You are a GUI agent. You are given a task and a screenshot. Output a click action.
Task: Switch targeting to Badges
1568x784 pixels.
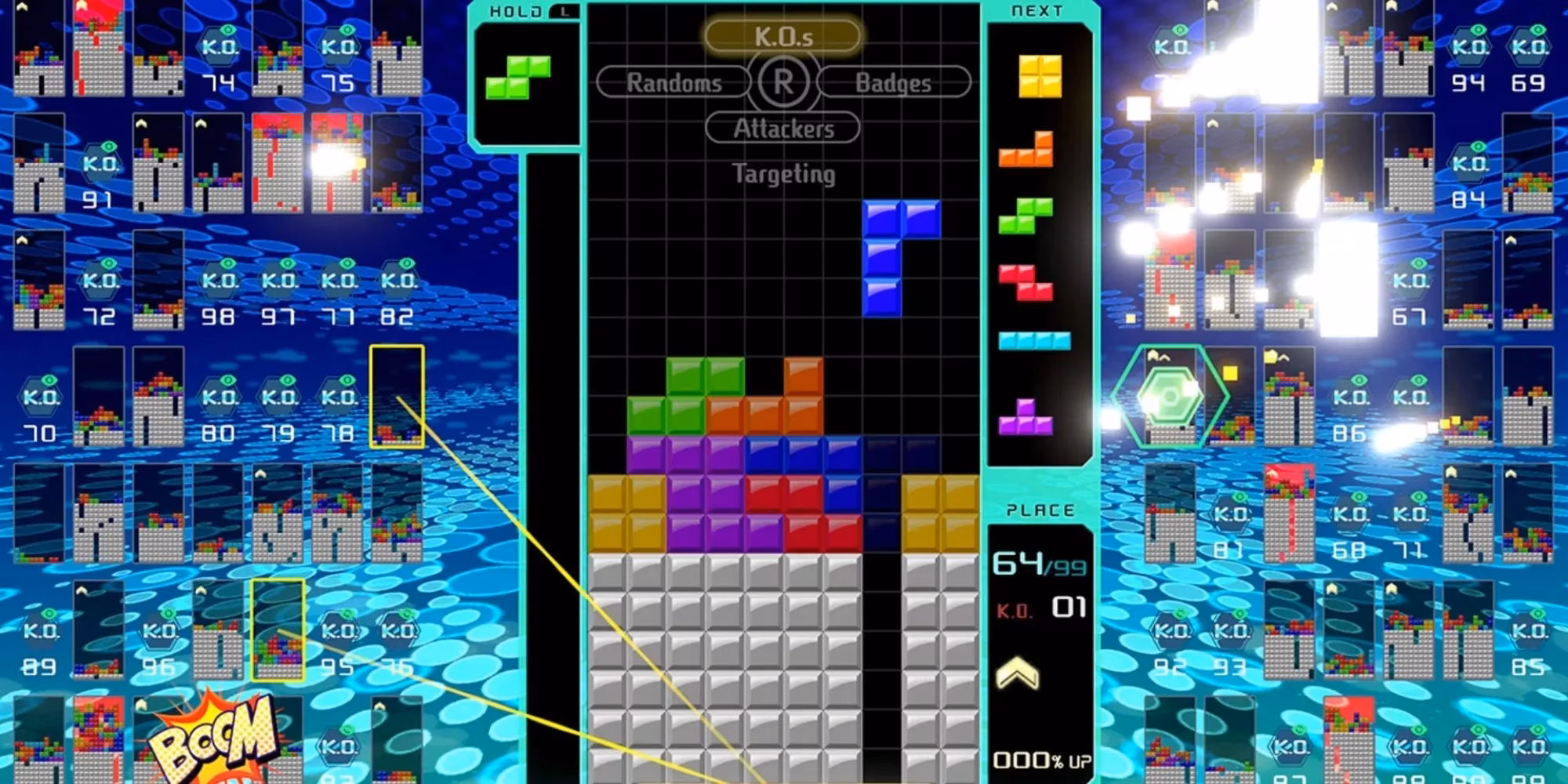pyautogui.click(x=893, y=82)
